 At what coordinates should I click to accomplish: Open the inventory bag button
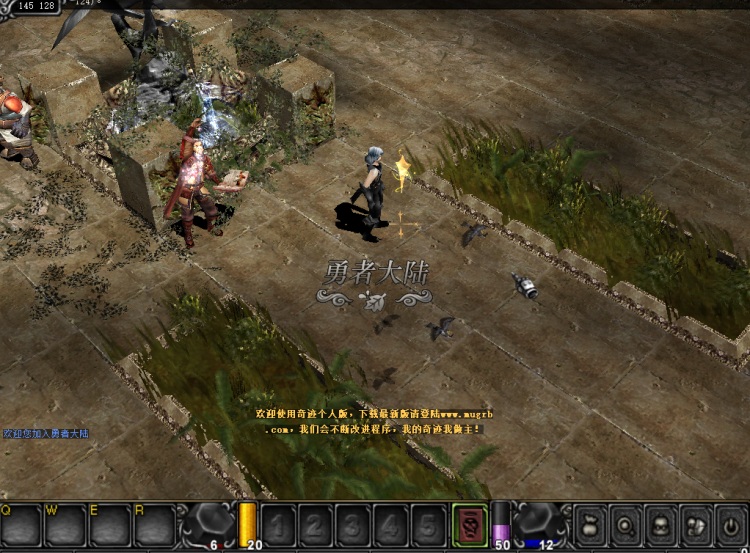click(x=591, y=525)
